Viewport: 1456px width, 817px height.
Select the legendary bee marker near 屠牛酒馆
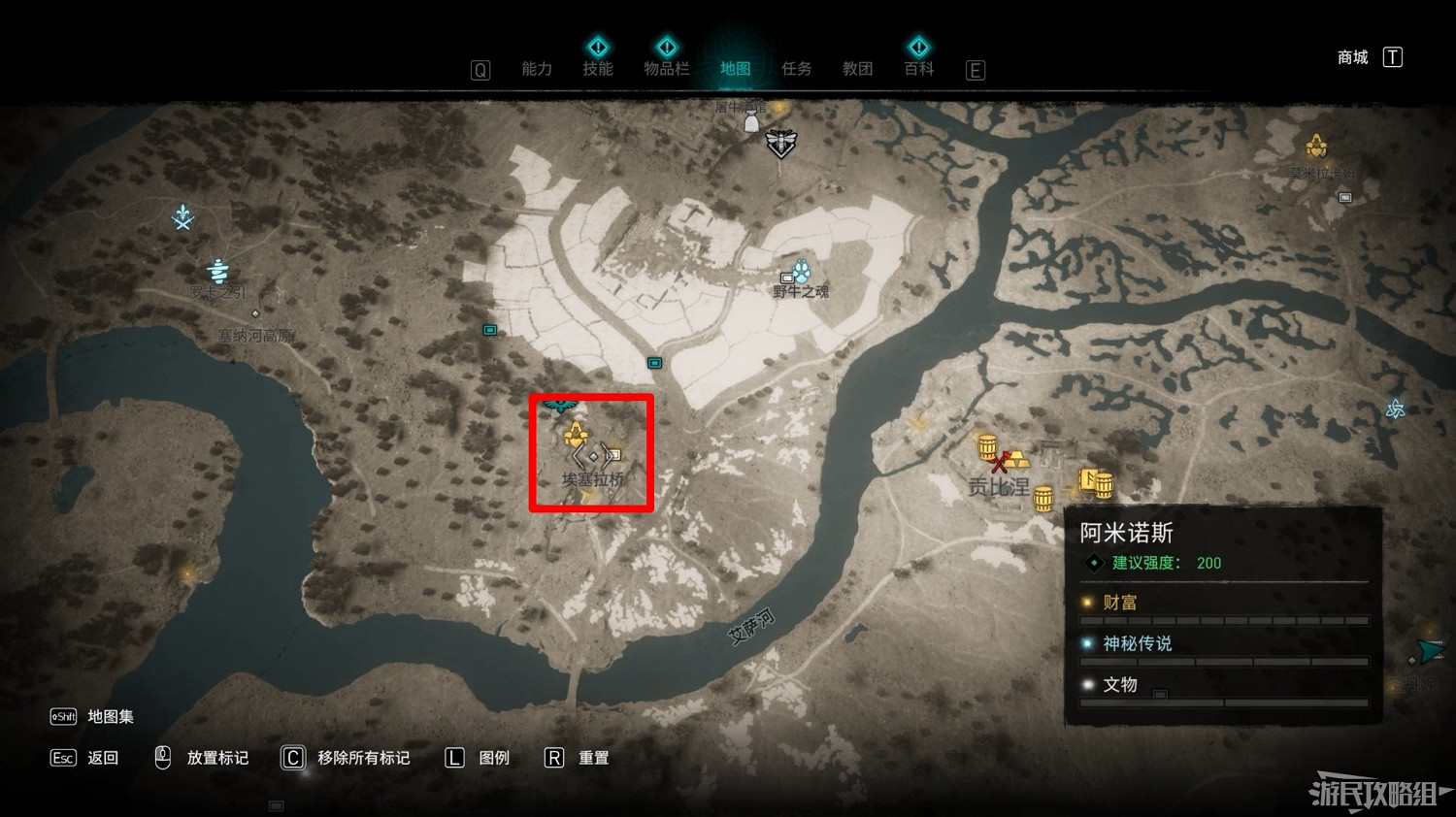tap(779, 144)
